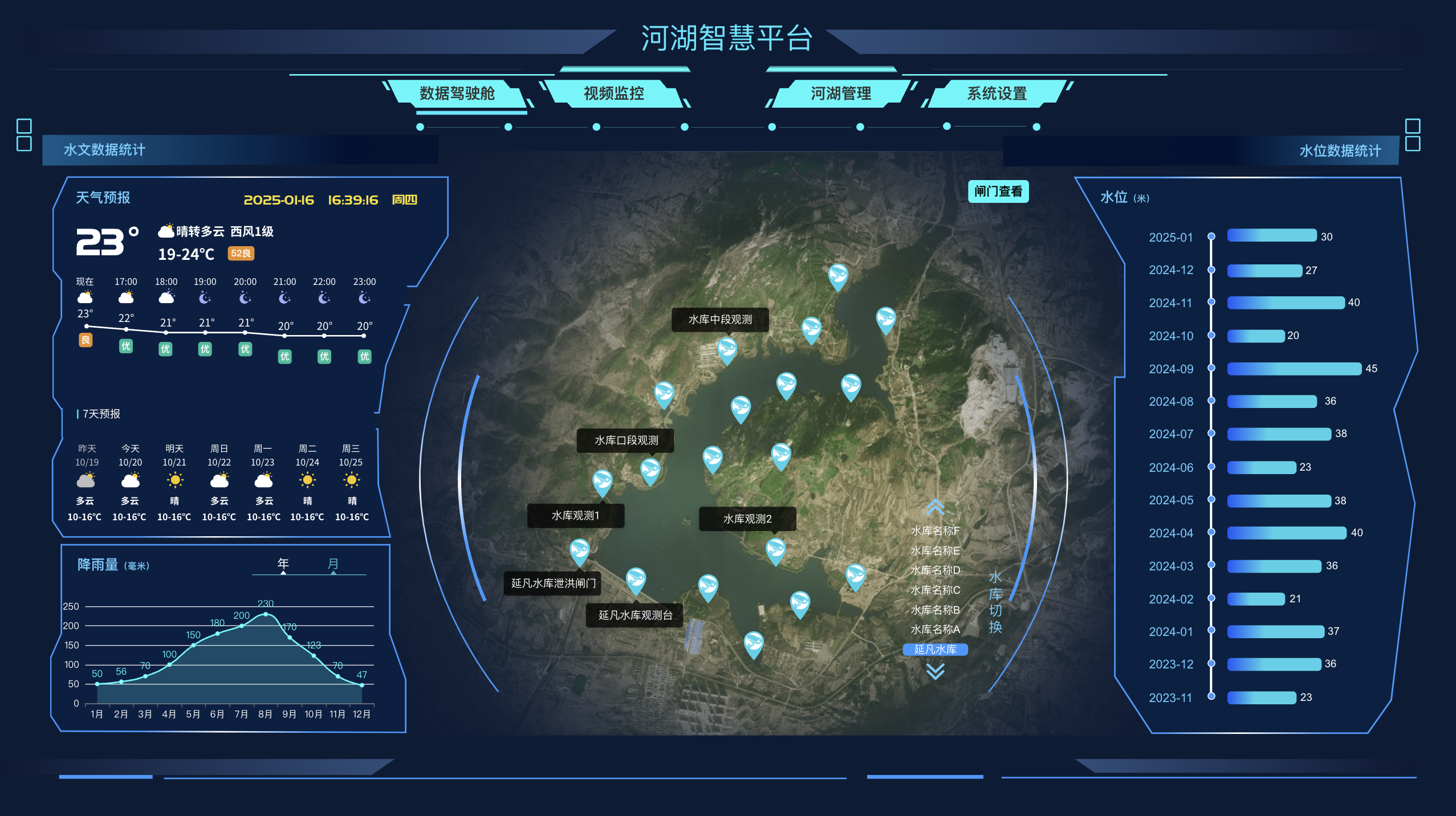Open the 河湖管理 section
This screenshot has width=1456, height=816.
point(840,95)
